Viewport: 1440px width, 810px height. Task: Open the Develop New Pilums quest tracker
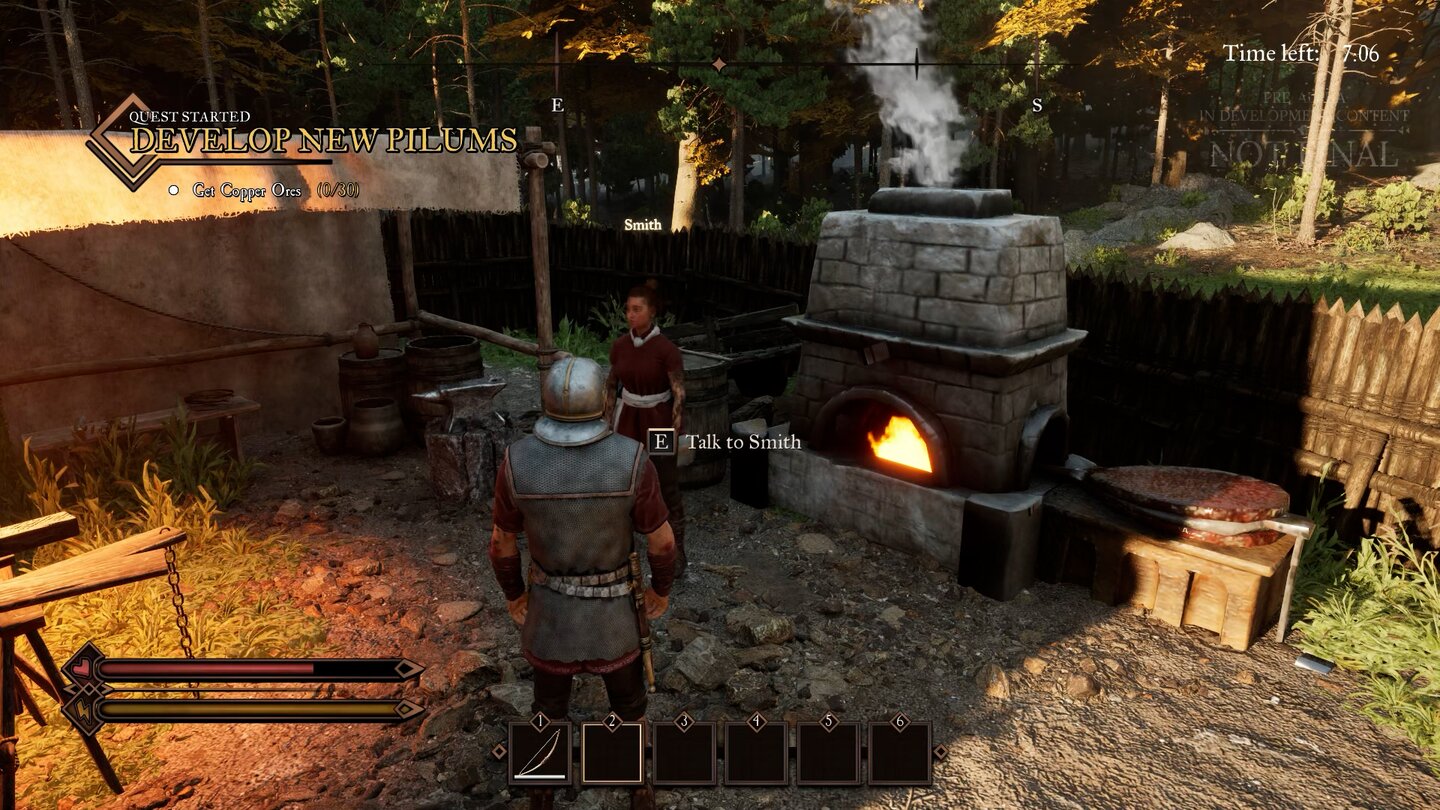pos(323,140)
